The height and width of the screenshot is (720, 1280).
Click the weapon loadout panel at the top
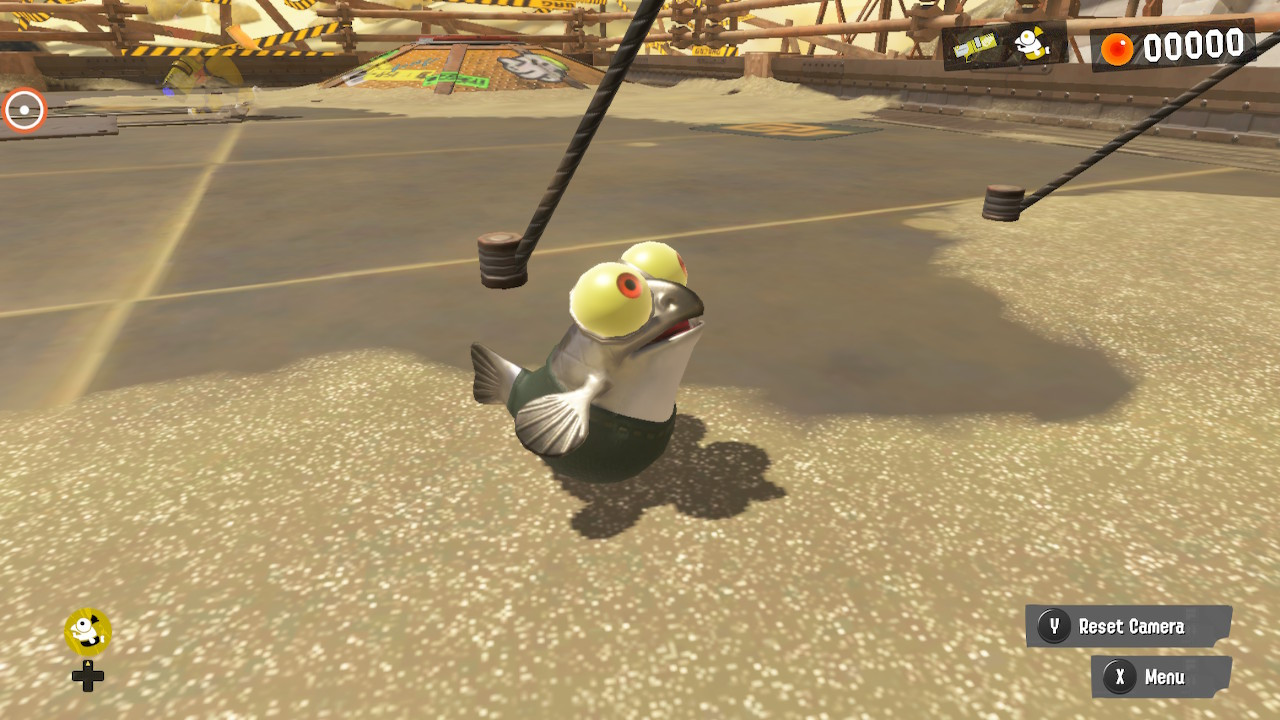click(x=1000, y=48)
